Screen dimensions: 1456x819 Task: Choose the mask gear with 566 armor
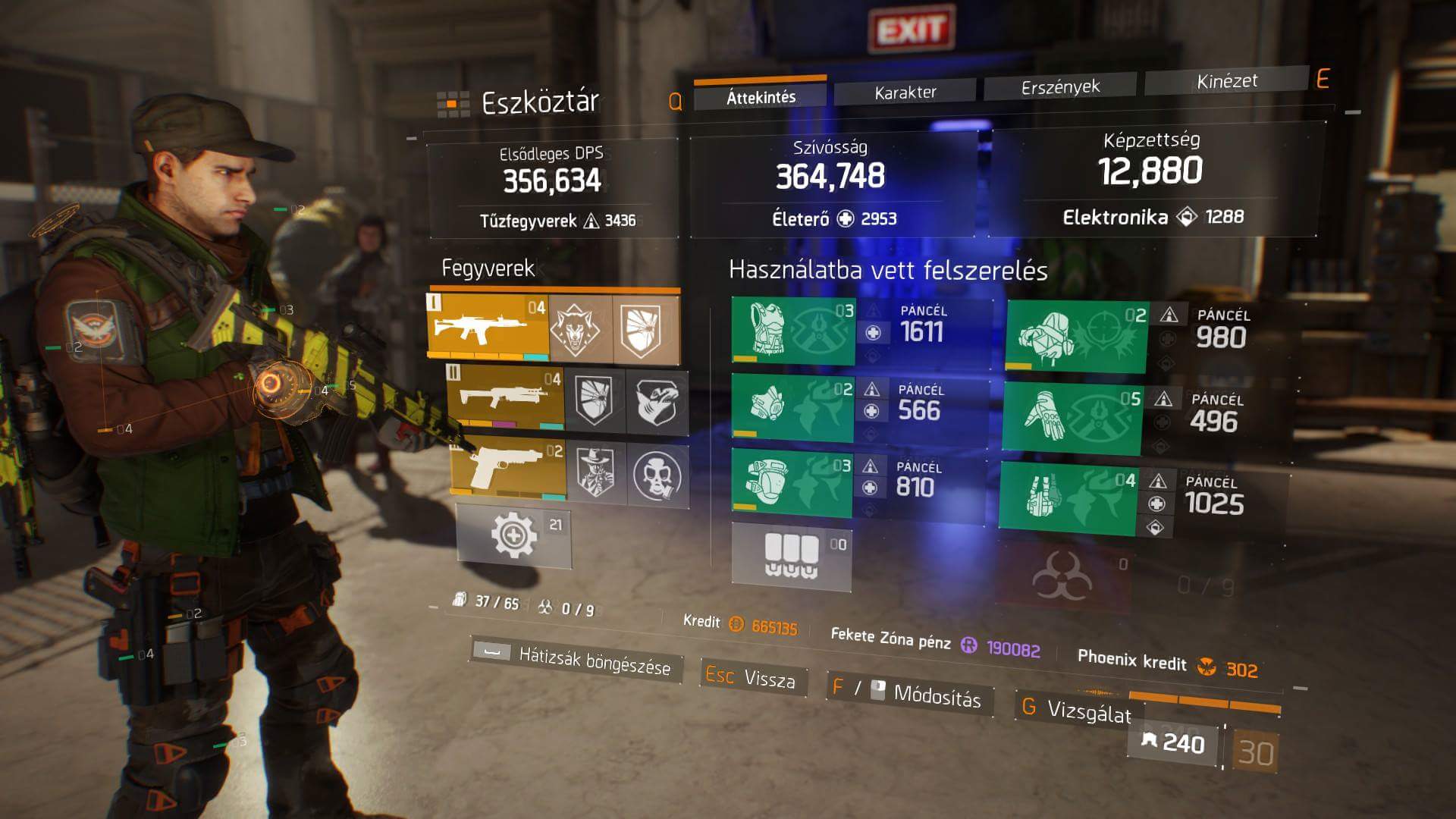click(792, 406)
